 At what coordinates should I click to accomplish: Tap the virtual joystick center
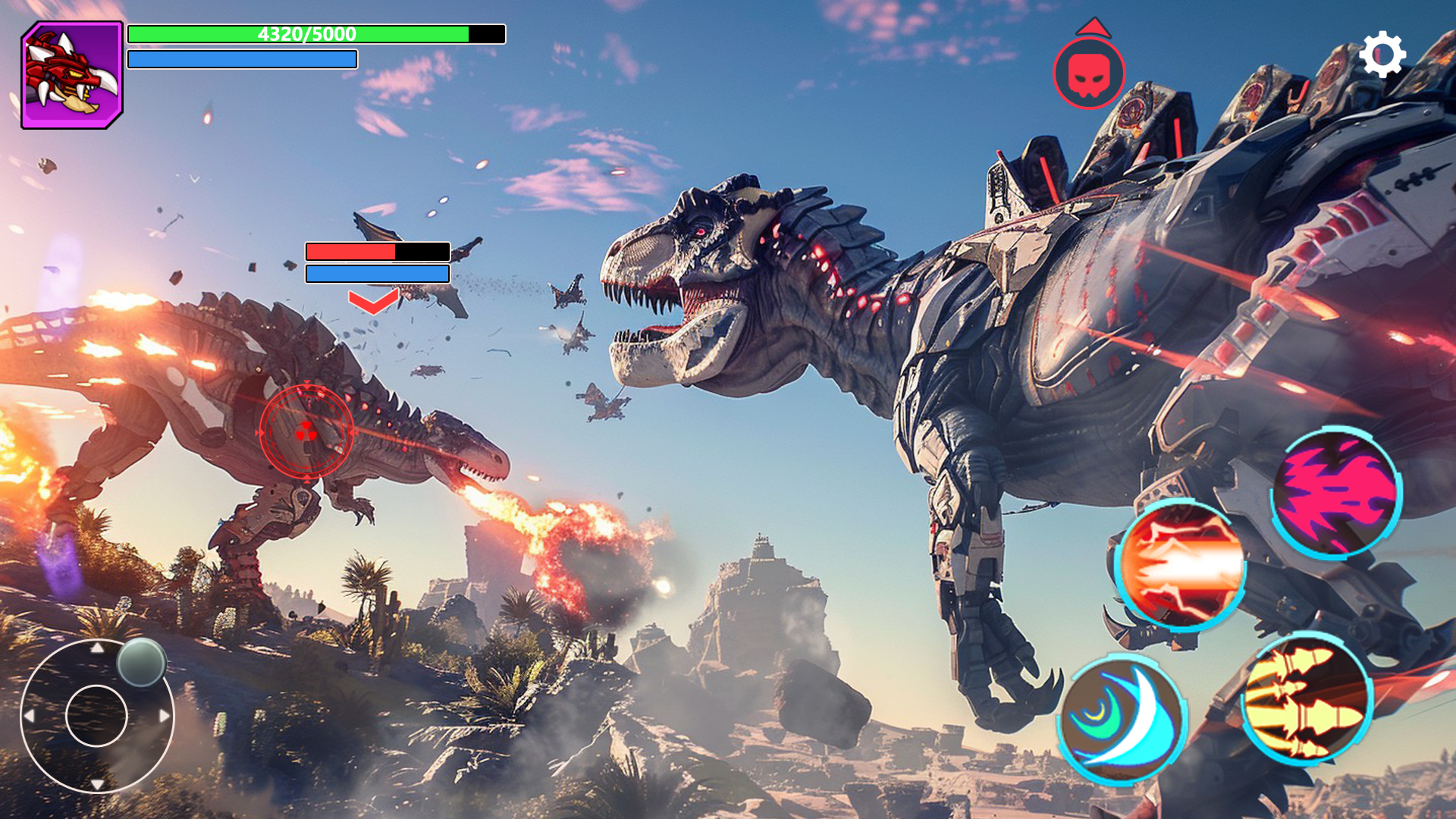point(96,716)
